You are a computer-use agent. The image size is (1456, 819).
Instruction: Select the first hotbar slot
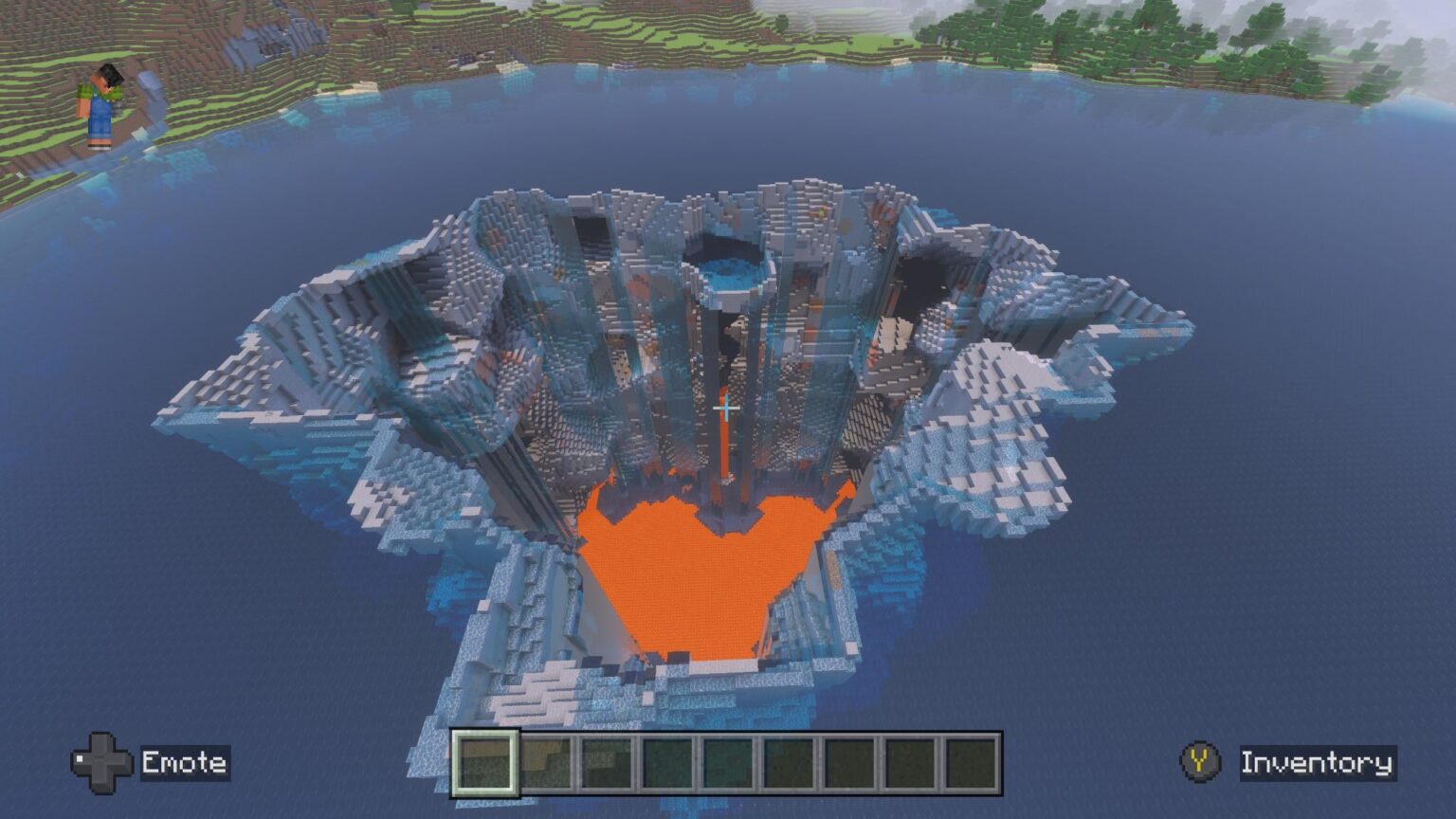[486, 760]
